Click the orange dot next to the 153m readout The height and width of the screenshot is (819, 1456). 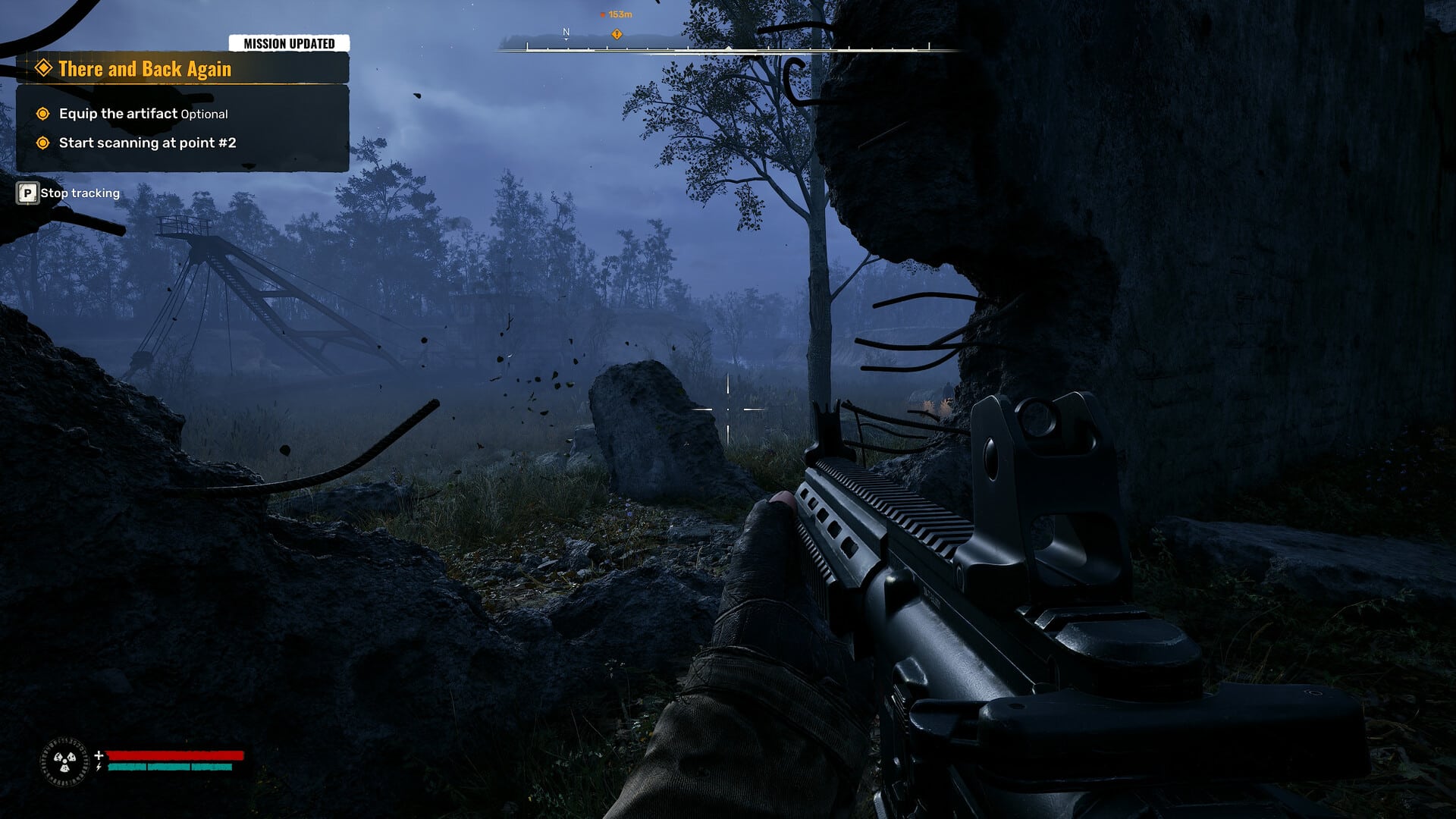click(x=603, y=14)
